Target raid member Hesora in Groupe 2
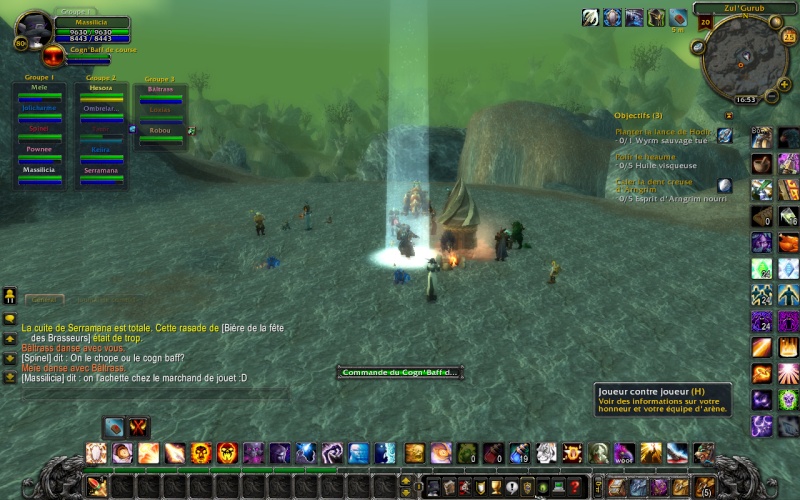 coord(101,88)
